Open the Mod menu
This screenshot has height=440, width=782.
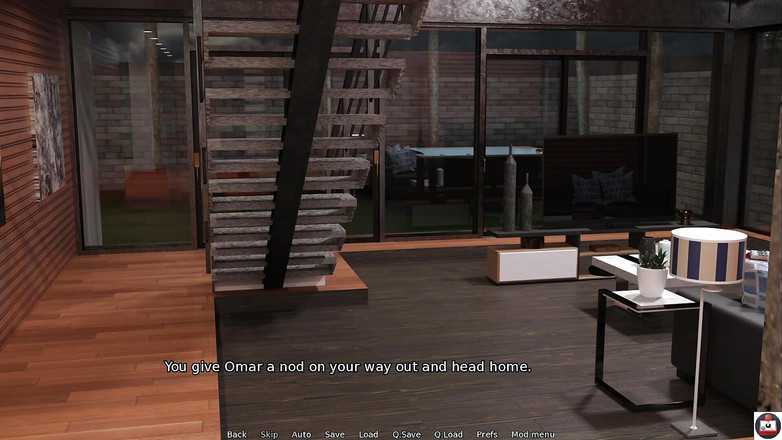tap(532, 434)
